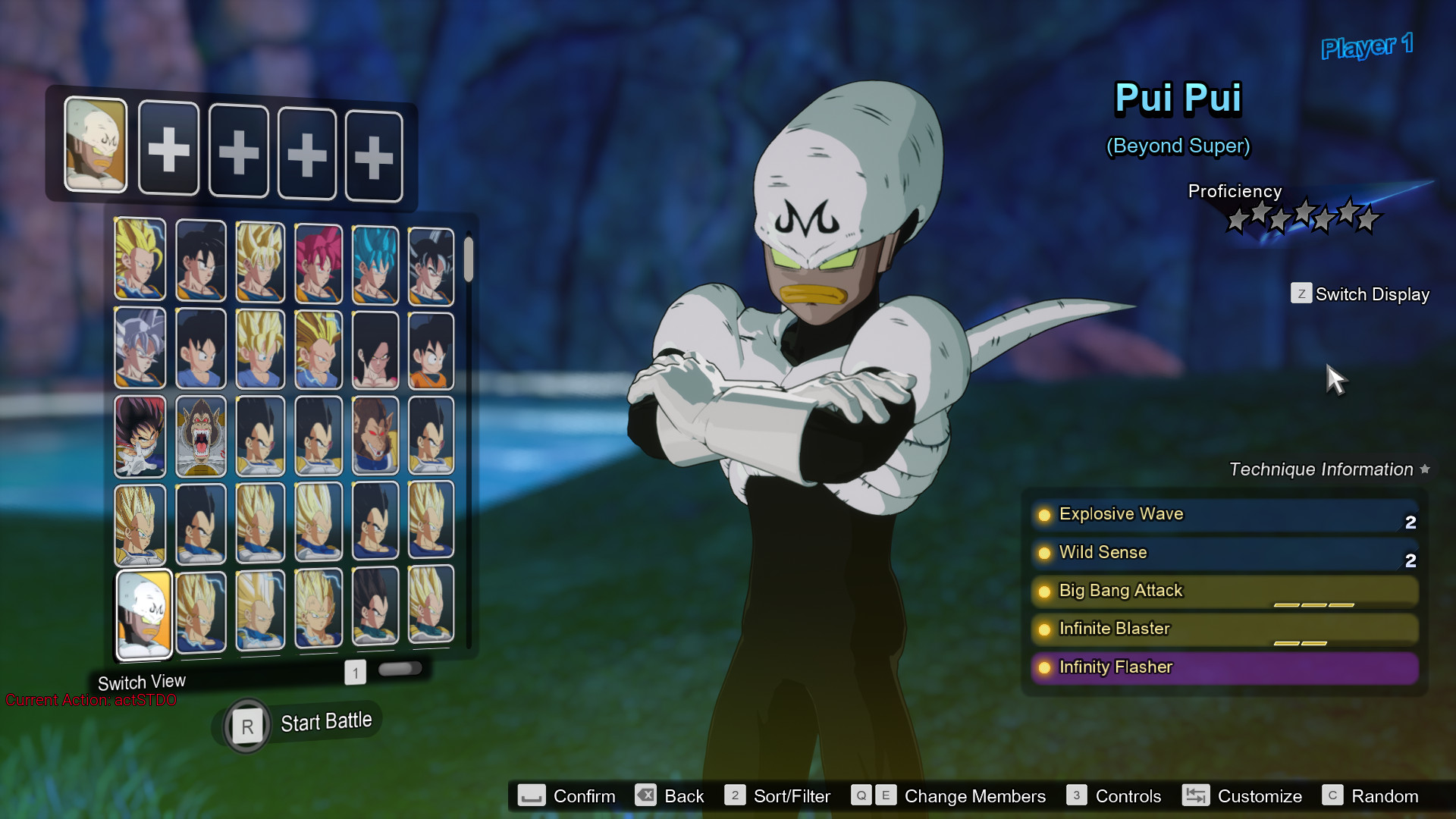Click an empty plus slot to add team member
1456x819 pixels.
pos(168,149)
